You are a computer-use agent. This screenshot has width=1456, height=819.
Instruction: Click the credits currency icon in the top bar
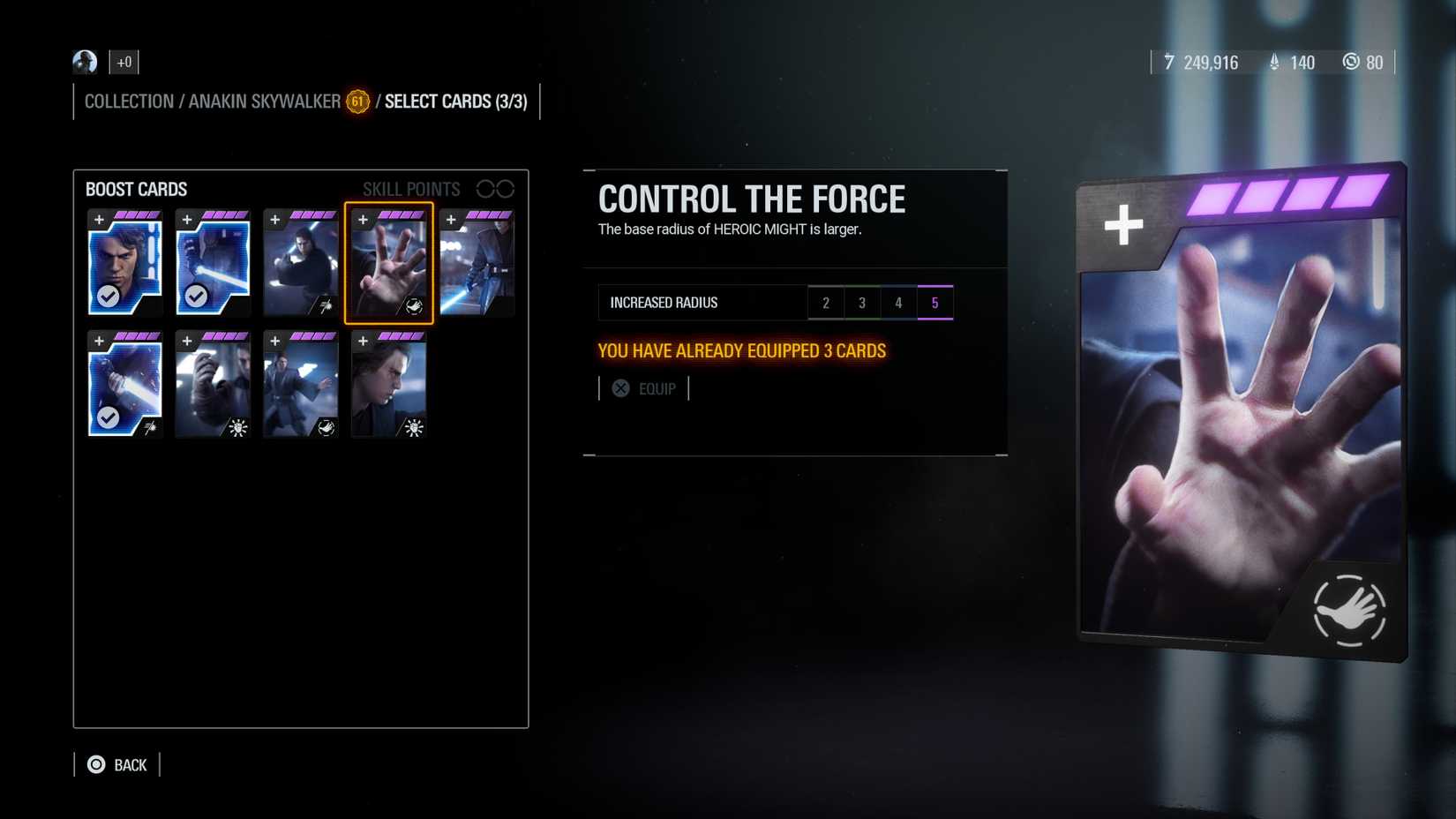tap(1169, 63)
